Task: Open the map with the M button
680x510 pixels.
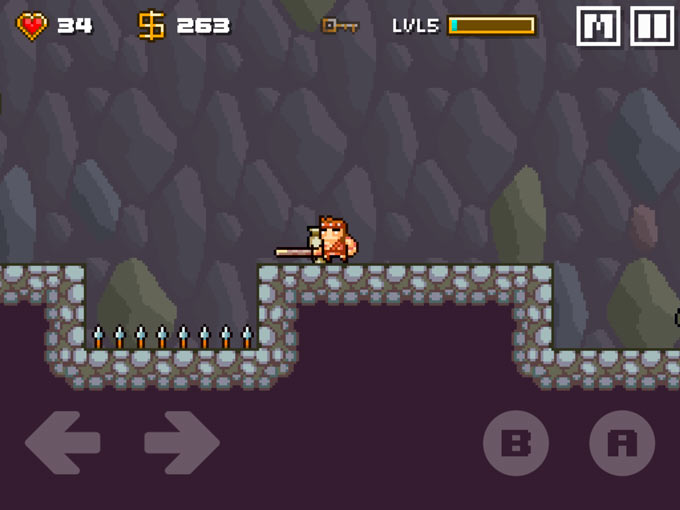Action: pyautogui.click(x=598, y=26)
